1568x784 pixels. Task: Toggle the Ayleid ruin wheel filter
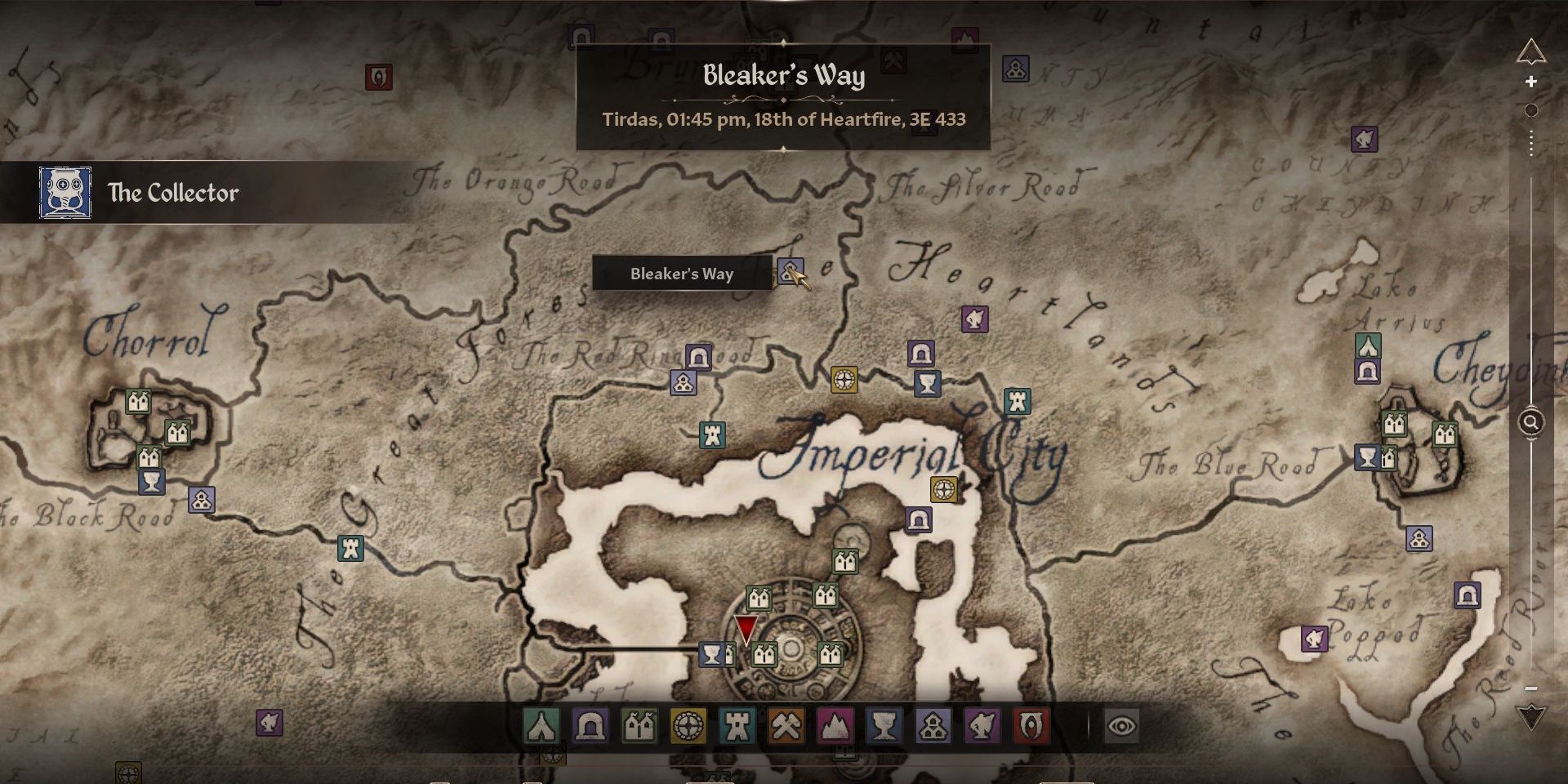click(688, 725)
